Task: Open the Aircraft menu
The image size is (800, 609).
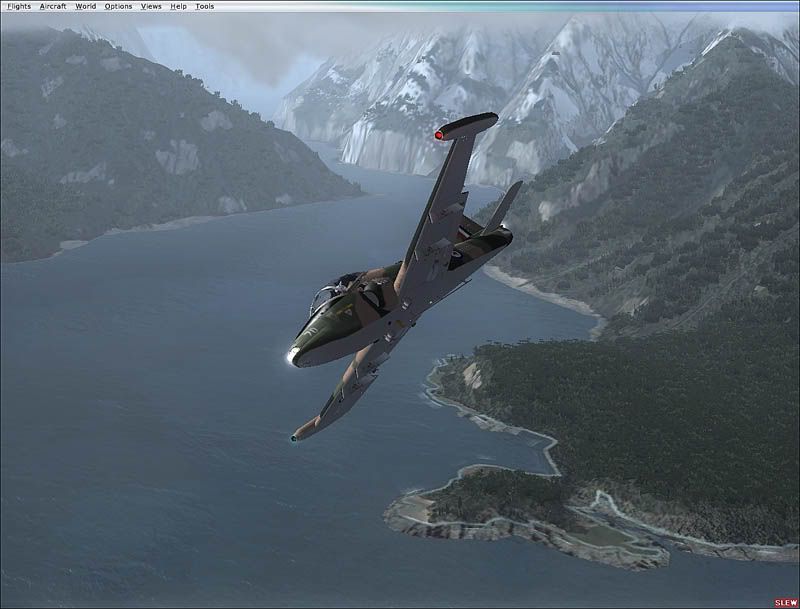Action: 53,6
